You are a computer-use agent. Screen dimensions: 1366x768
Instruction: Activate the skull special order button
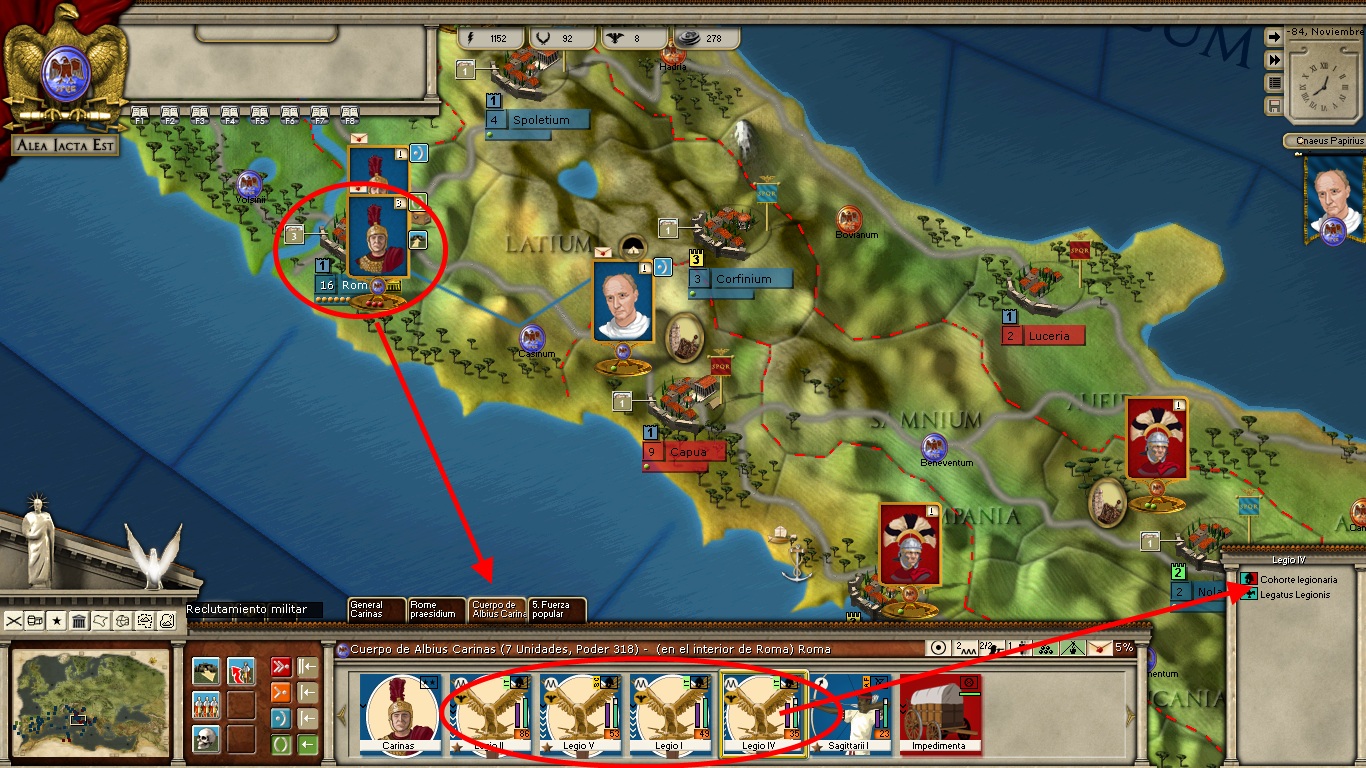[206, 739]
